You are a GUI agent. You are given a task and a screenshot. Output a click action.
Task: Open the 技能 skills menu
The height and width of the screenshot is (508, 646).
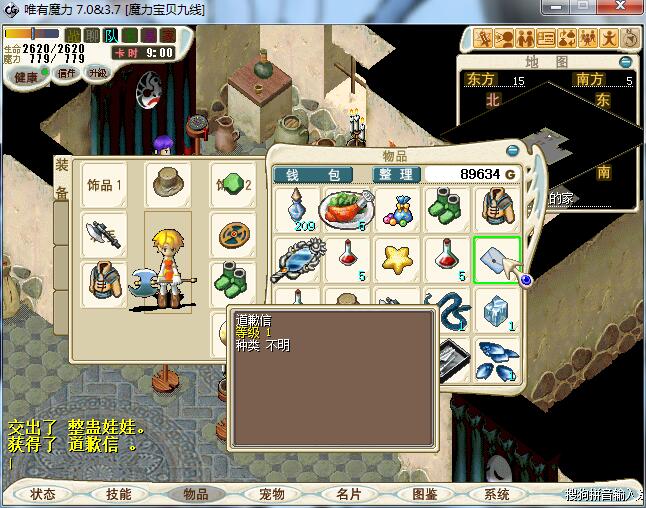coord(118,494)
